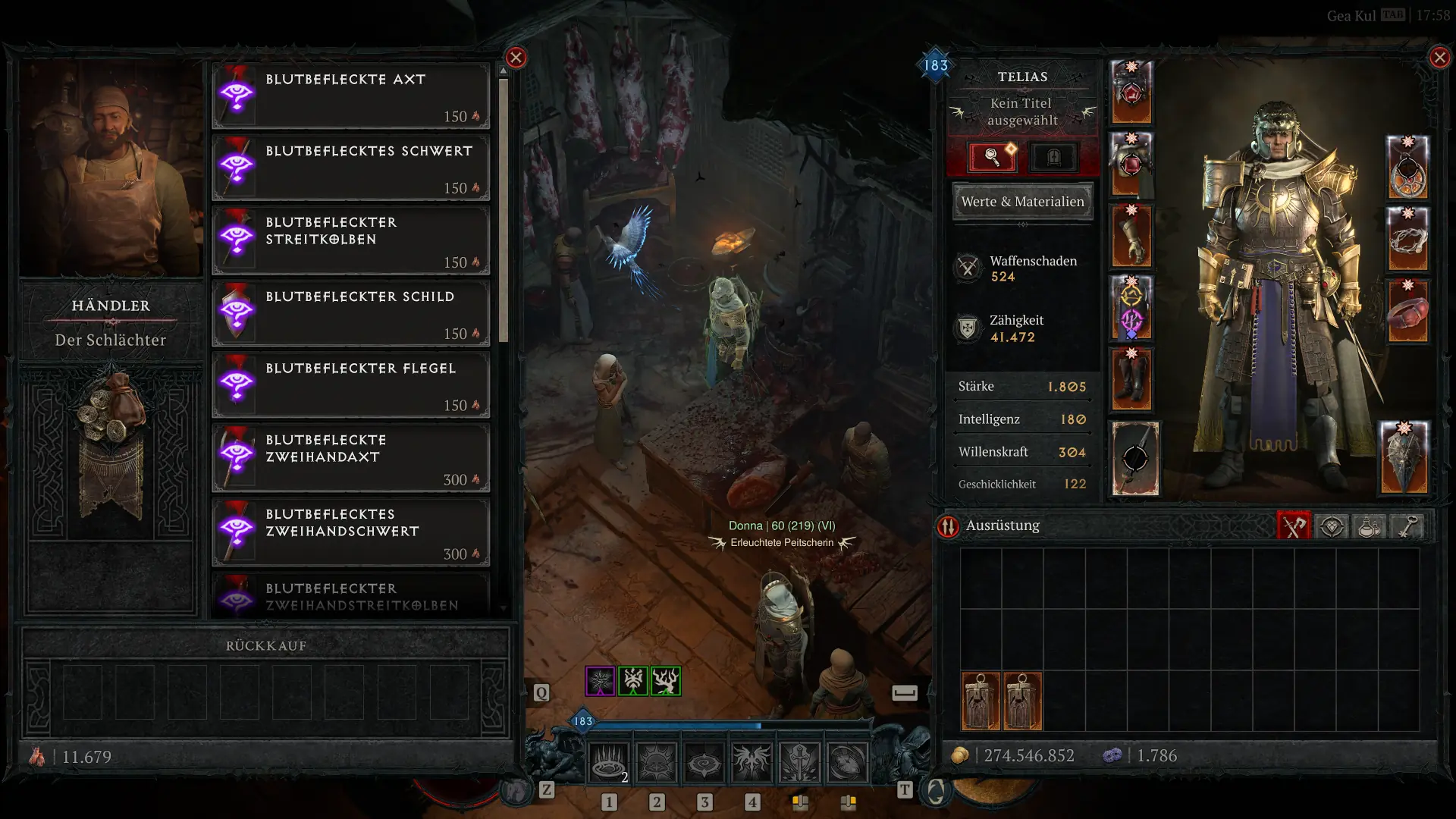The width and height of the screenshot is (1456, 819).
Task: Buy the Blutbefleckte Axt item
Action: [350, 96]
